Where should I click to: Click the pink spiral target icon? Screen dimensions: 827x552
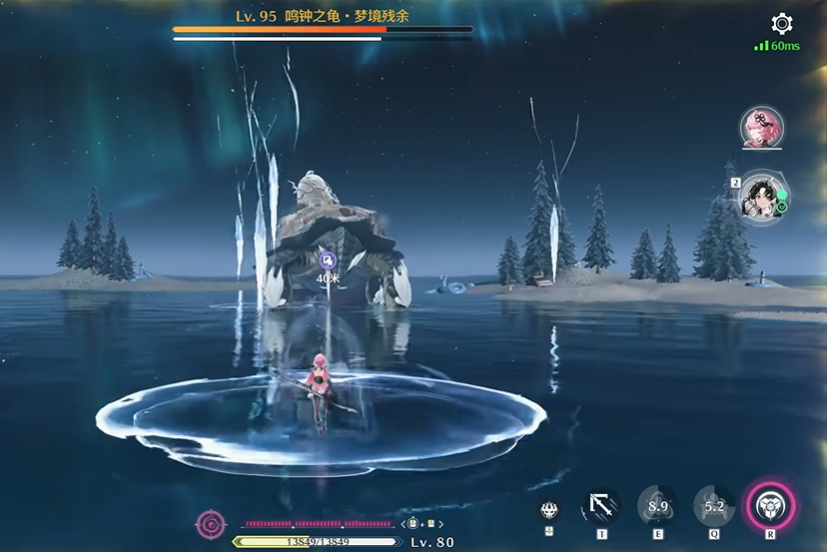(x=211, y=522)
